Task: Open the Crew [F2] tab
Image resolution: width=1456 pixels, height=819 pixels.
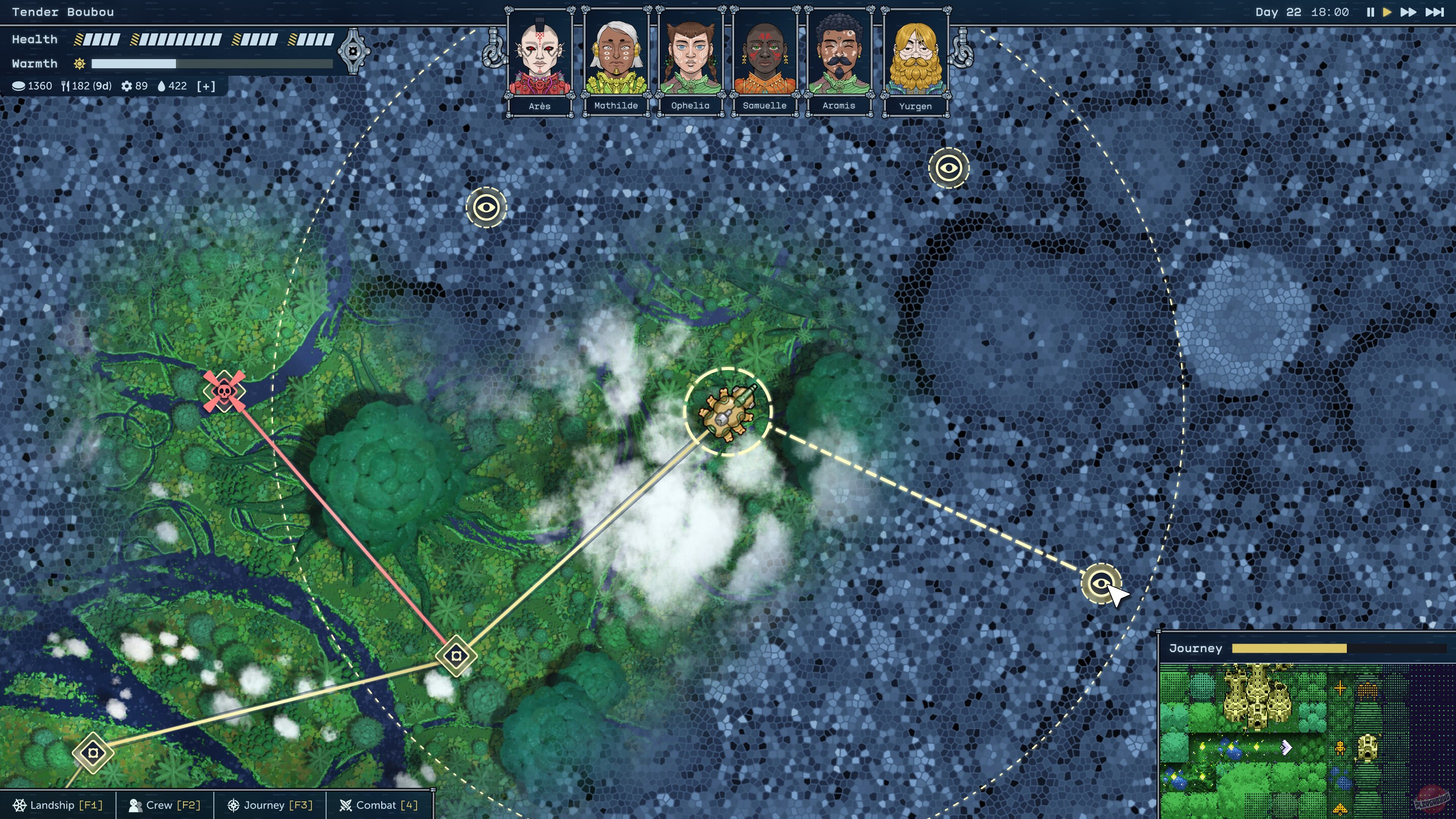Action: click(x=164, y=805)
